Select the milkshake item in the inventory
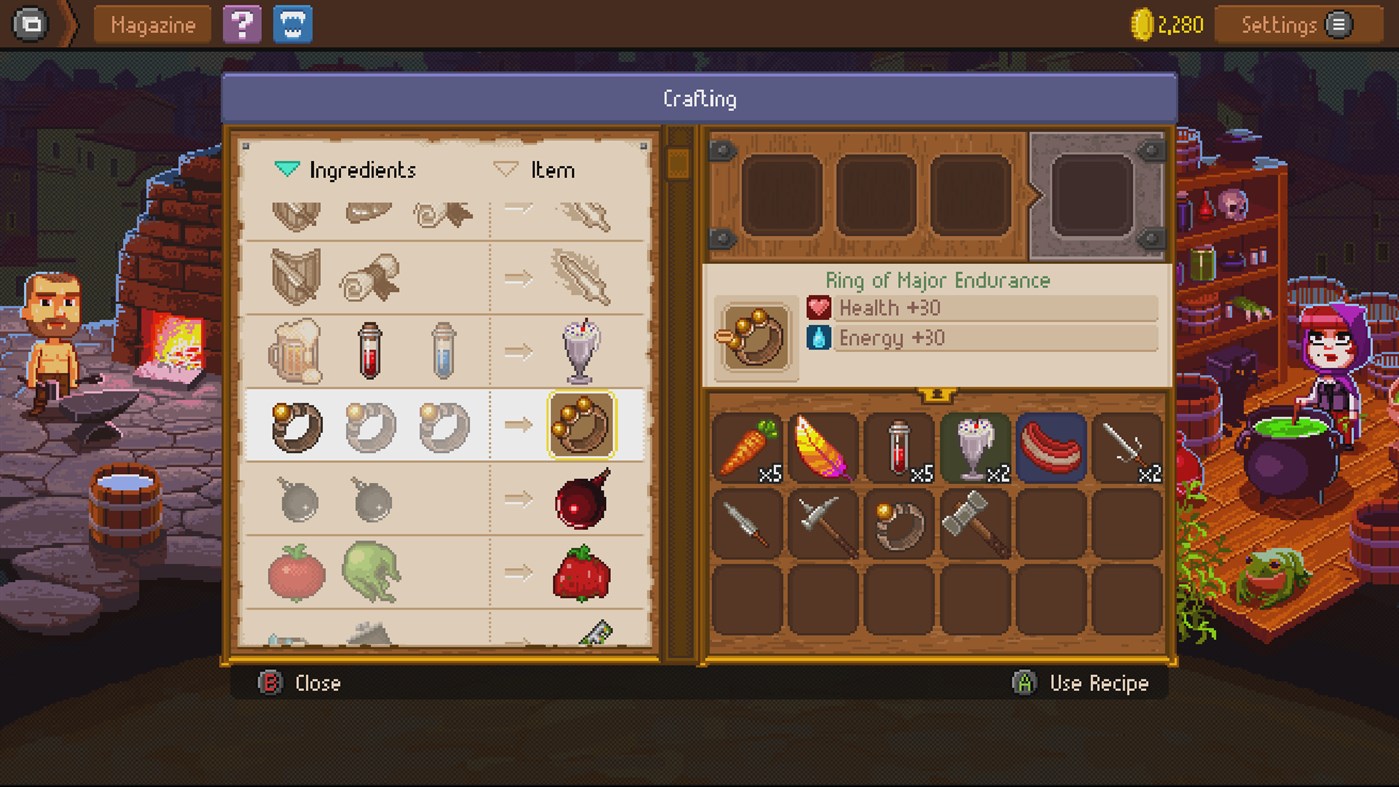Image resolution: width=1399 pixels, height=787 pixels. coord(975,447)
